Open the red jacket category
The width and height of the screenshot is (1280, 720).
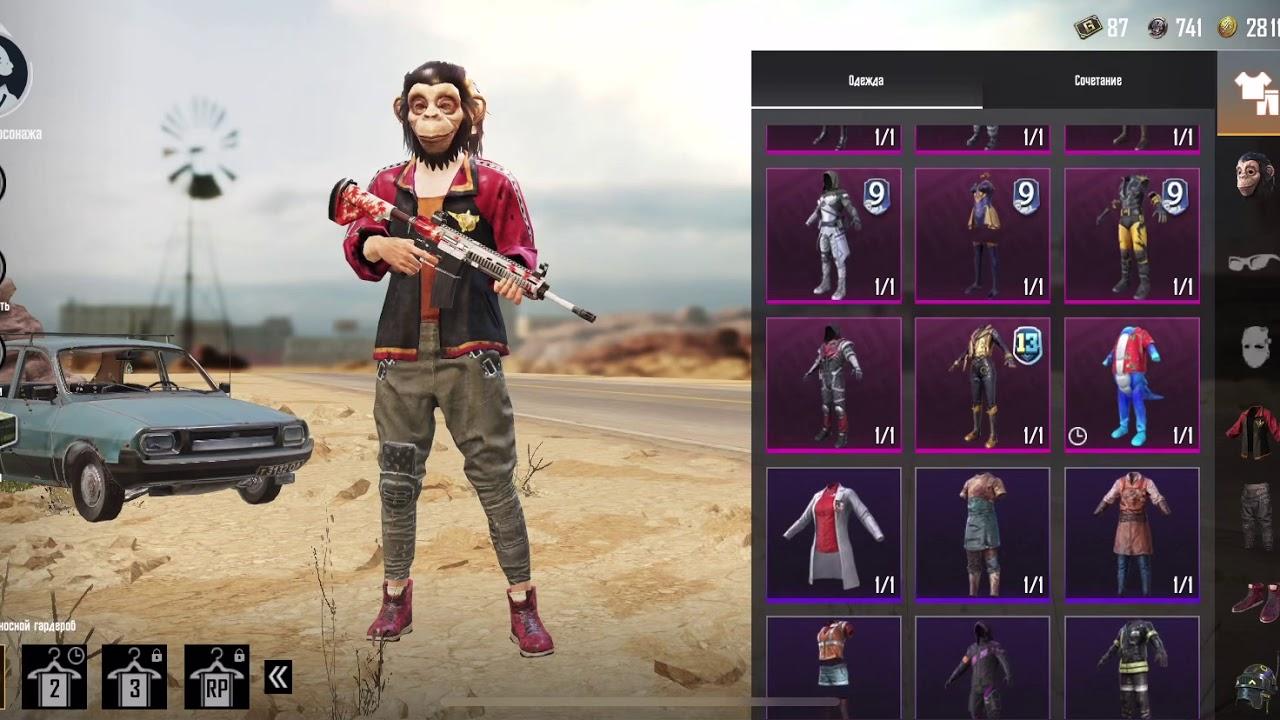point(1252,432)
